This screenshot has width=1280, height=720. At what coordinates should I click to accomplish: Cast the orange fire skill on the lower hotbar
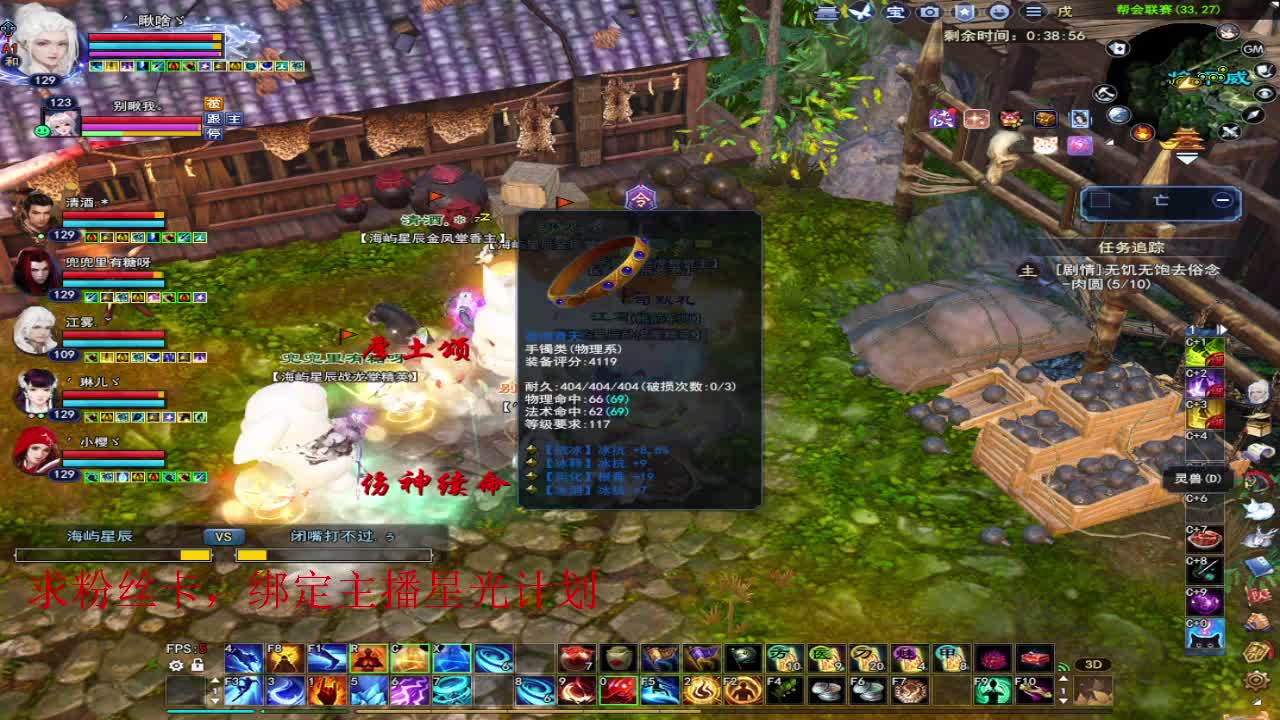(325, 692)
